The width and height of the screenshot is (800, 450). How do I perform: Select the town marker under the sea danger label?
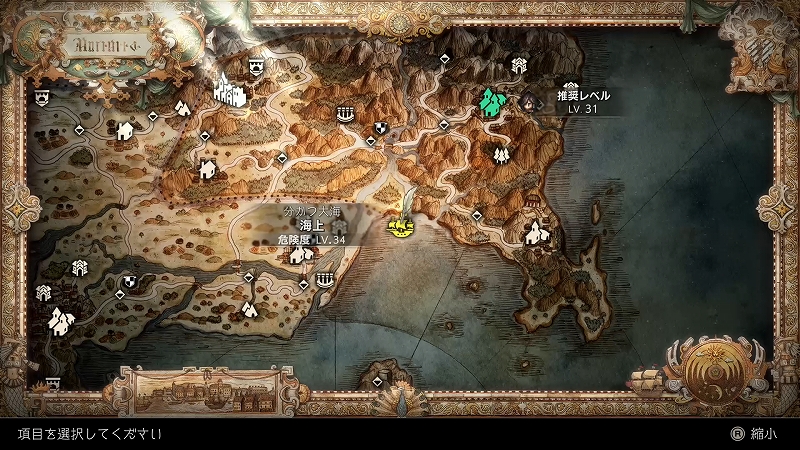pos(299,255)
